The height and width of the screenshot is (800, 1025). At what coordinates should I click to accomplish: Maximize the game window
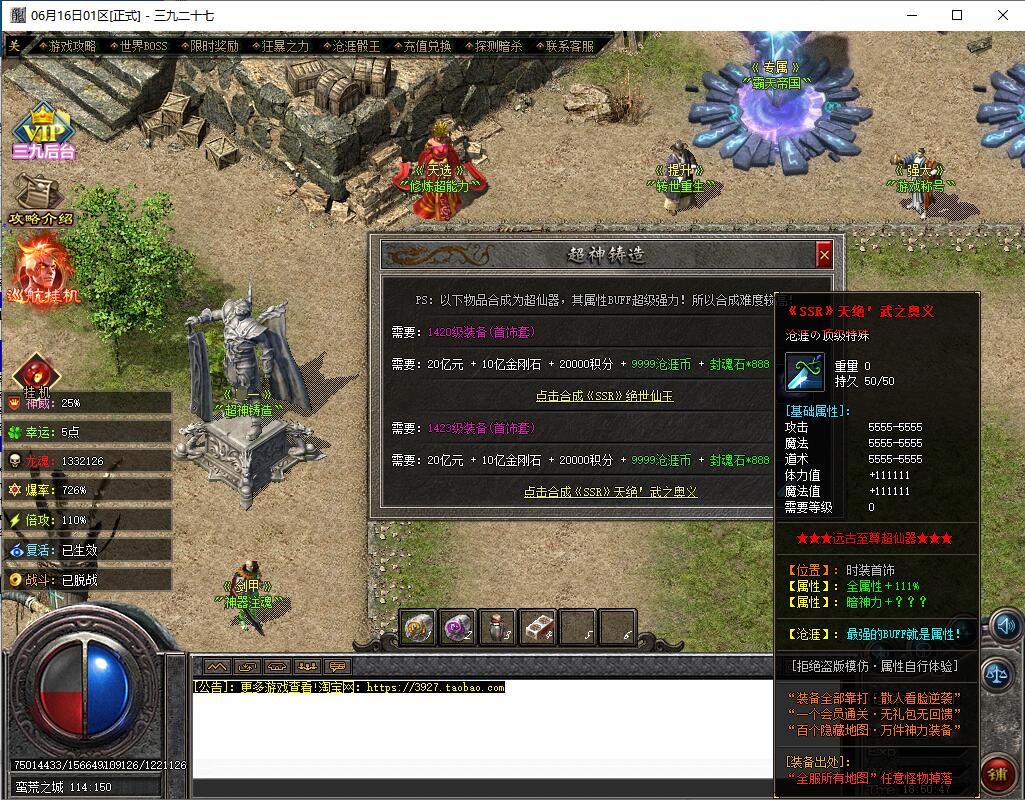(957, 15)
